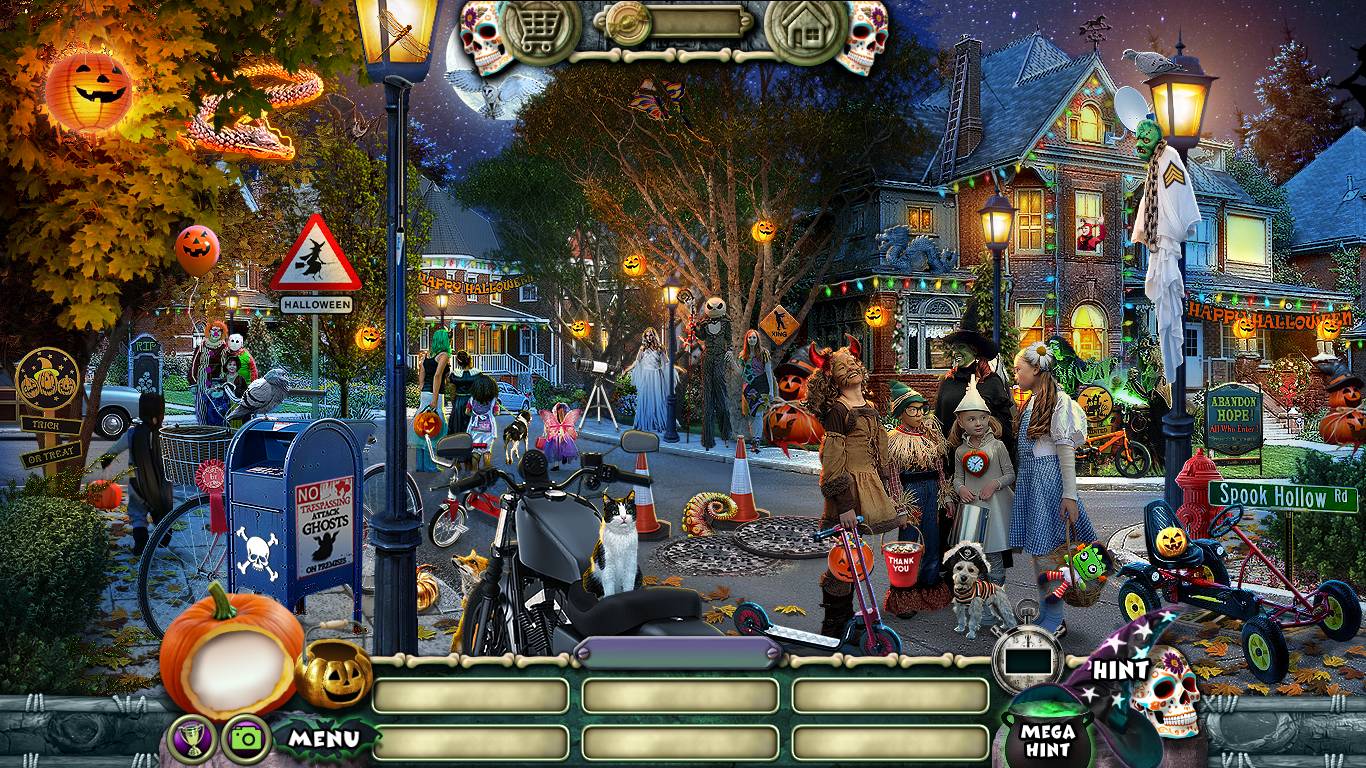Image resolution: width=1366 pixels, height=768 pixels.
Task: Click the golden jack-o'-lantern icon
Action: 333,673
